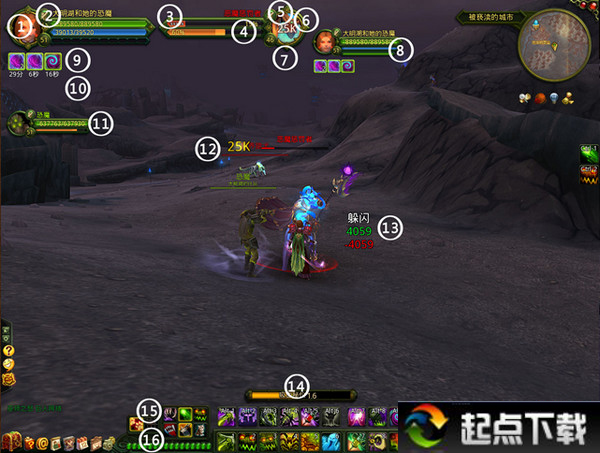This screenshot has width=600, height=453.
Task: Click the target-of-target portrait
Action: click(x=326, y=41)
